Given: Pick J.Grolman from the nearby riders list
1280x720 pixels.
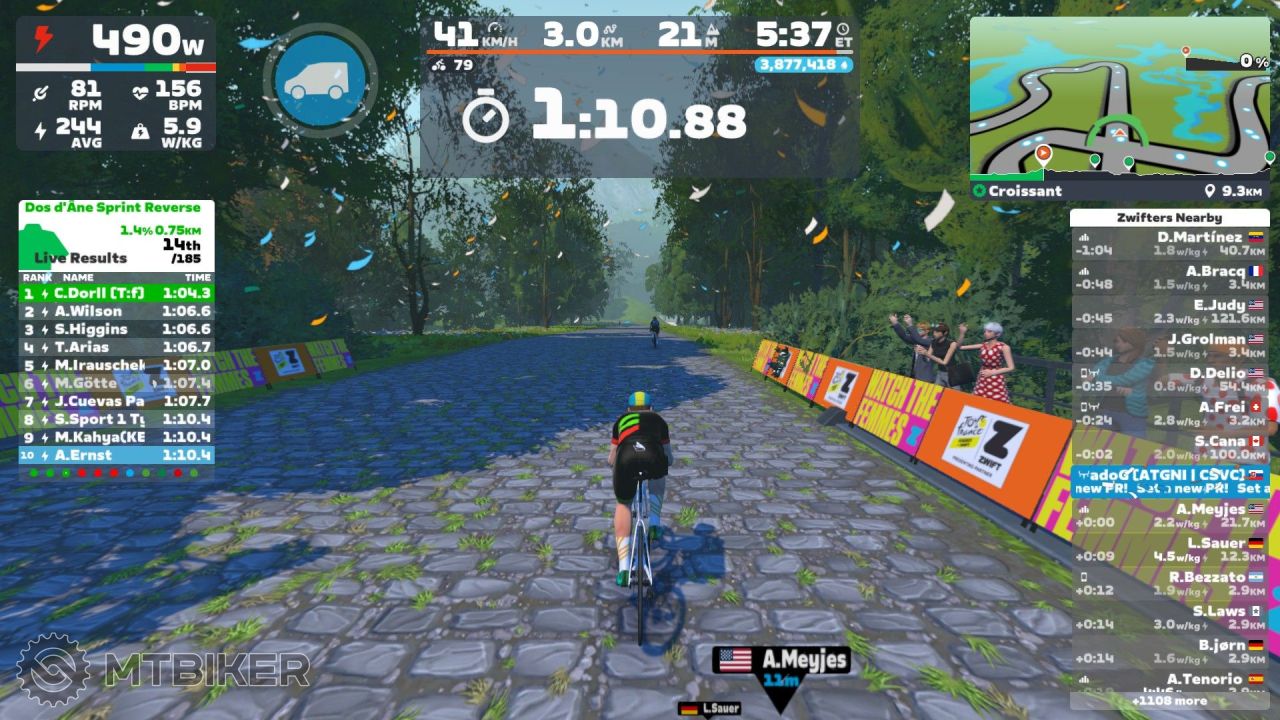Looking at the screenshot, I should pyautogui.click(x=1169, y=346).
